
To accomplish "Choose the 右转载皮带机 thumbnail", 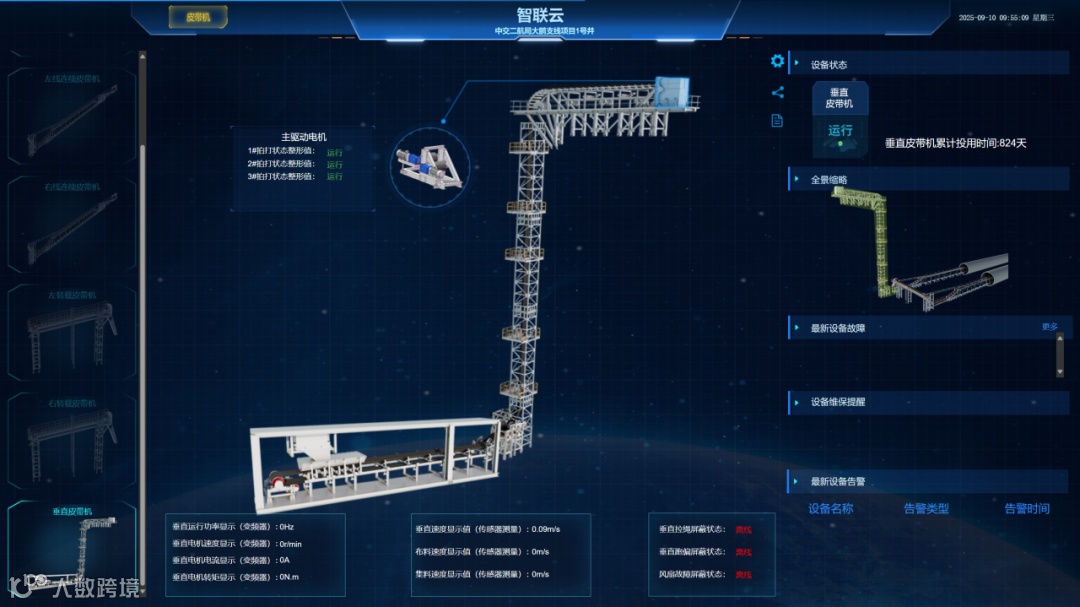I will coord(72,439).
